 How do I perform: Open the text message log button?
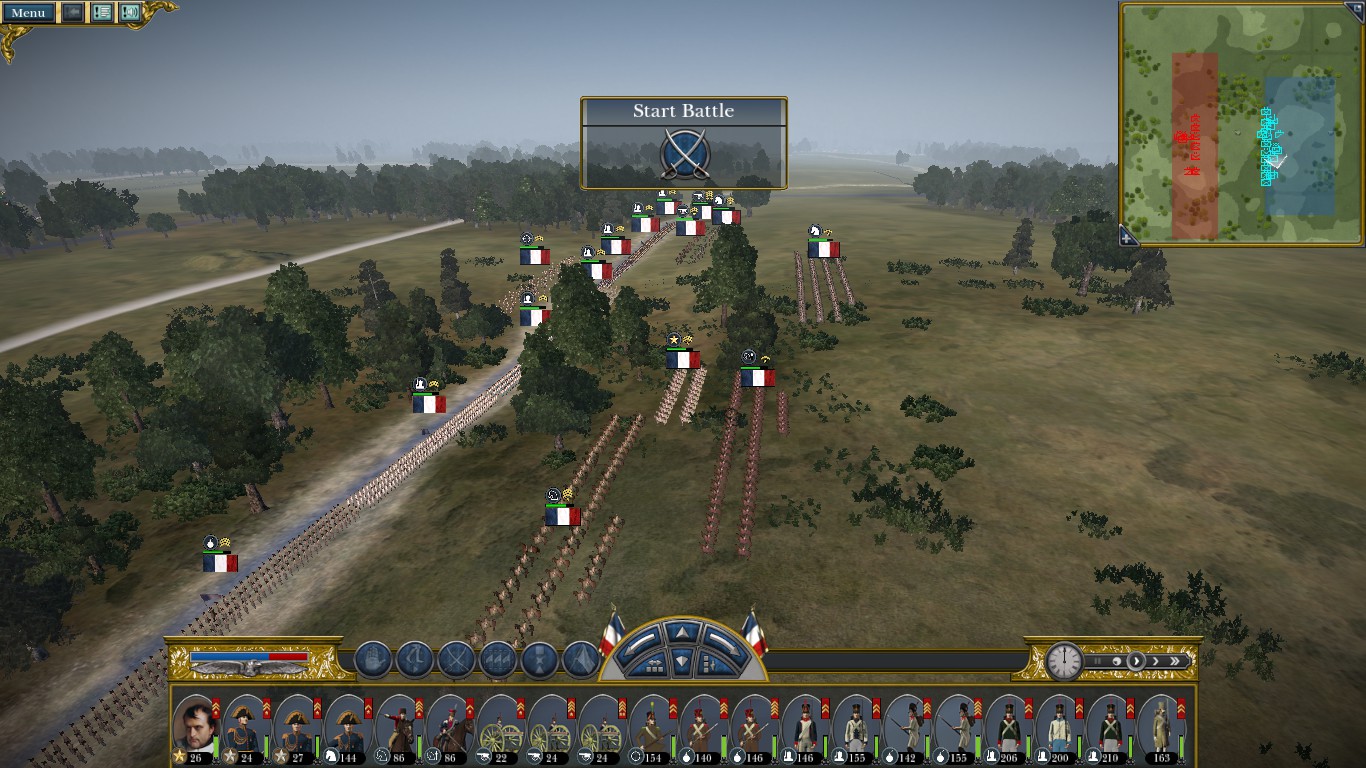102,13
